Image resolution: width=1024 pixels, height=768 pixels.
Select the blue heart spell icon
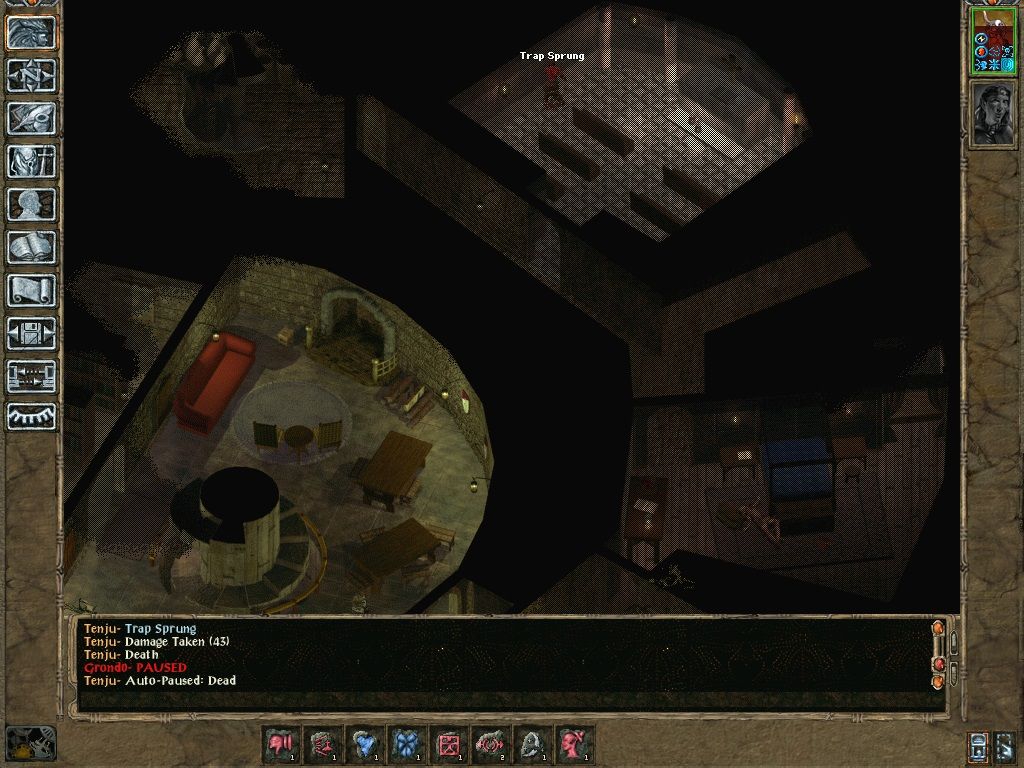pos(365,745)
